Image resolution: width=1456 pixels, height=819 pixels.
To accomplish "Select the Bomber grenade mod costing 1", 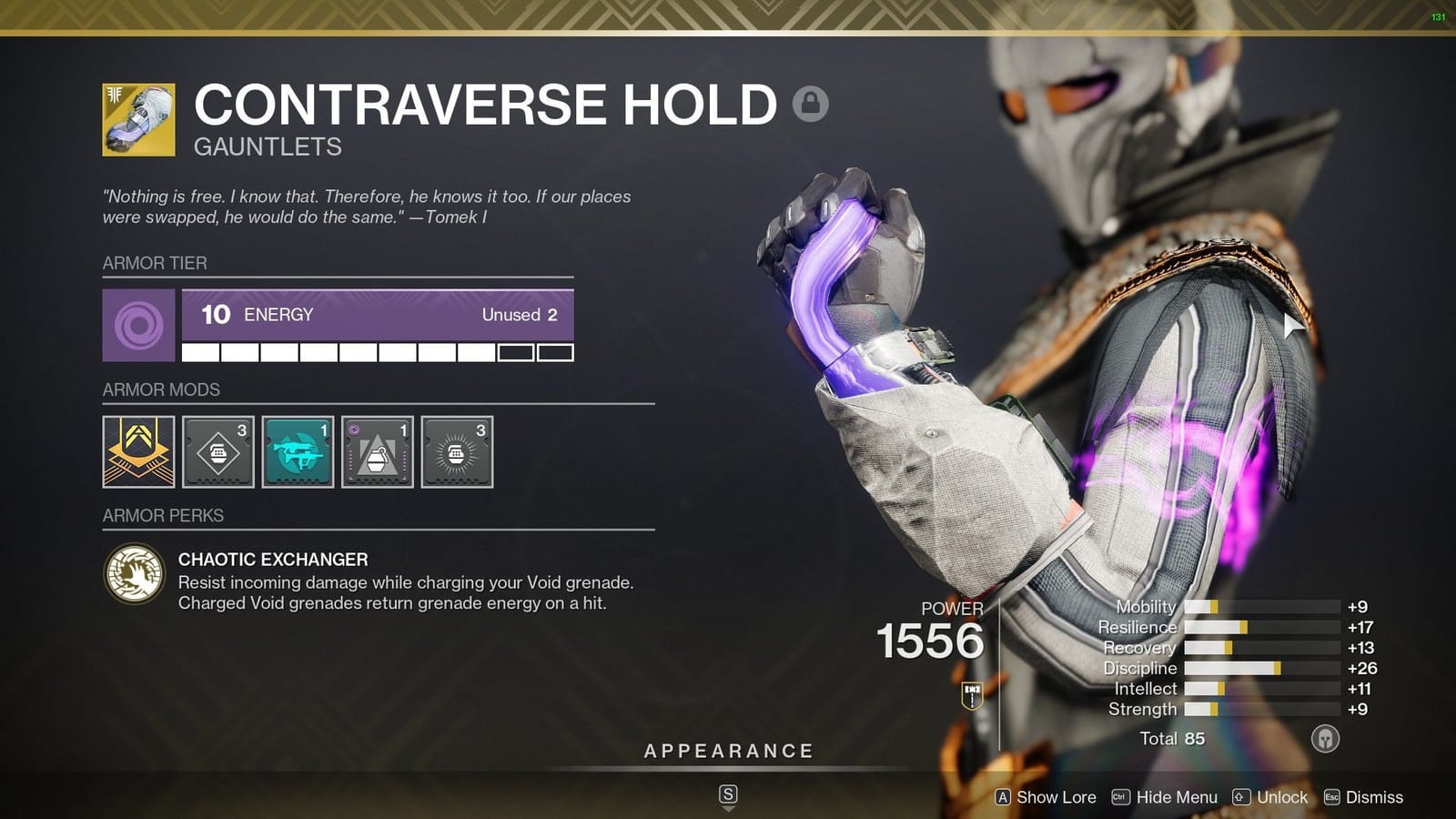I will 377,450.
